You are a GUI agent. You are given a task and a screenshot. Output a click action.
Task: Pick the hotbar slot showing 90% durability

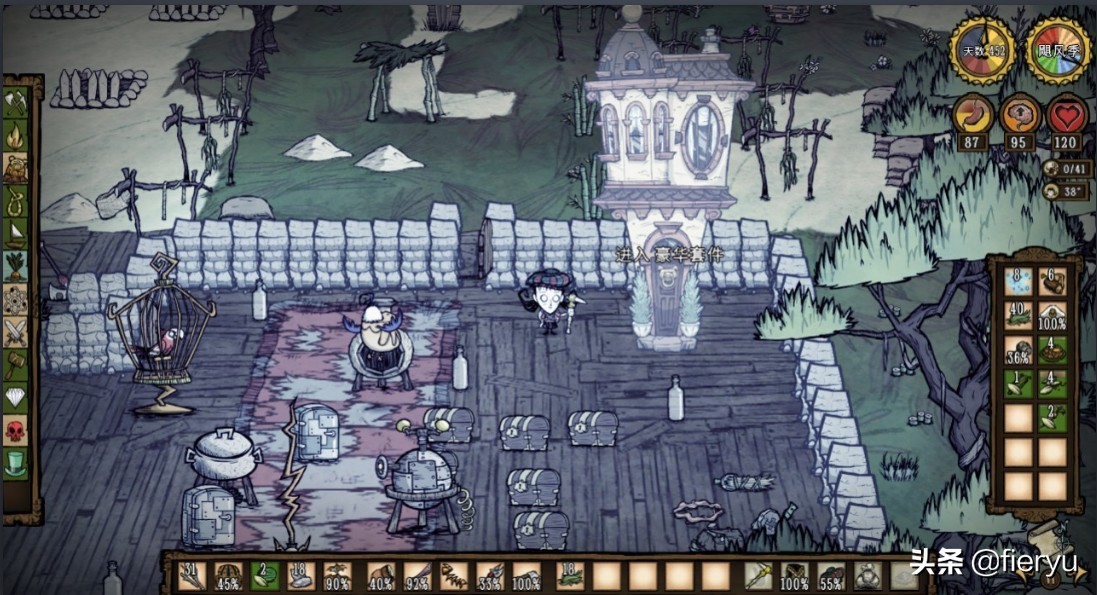coord(337,576)
